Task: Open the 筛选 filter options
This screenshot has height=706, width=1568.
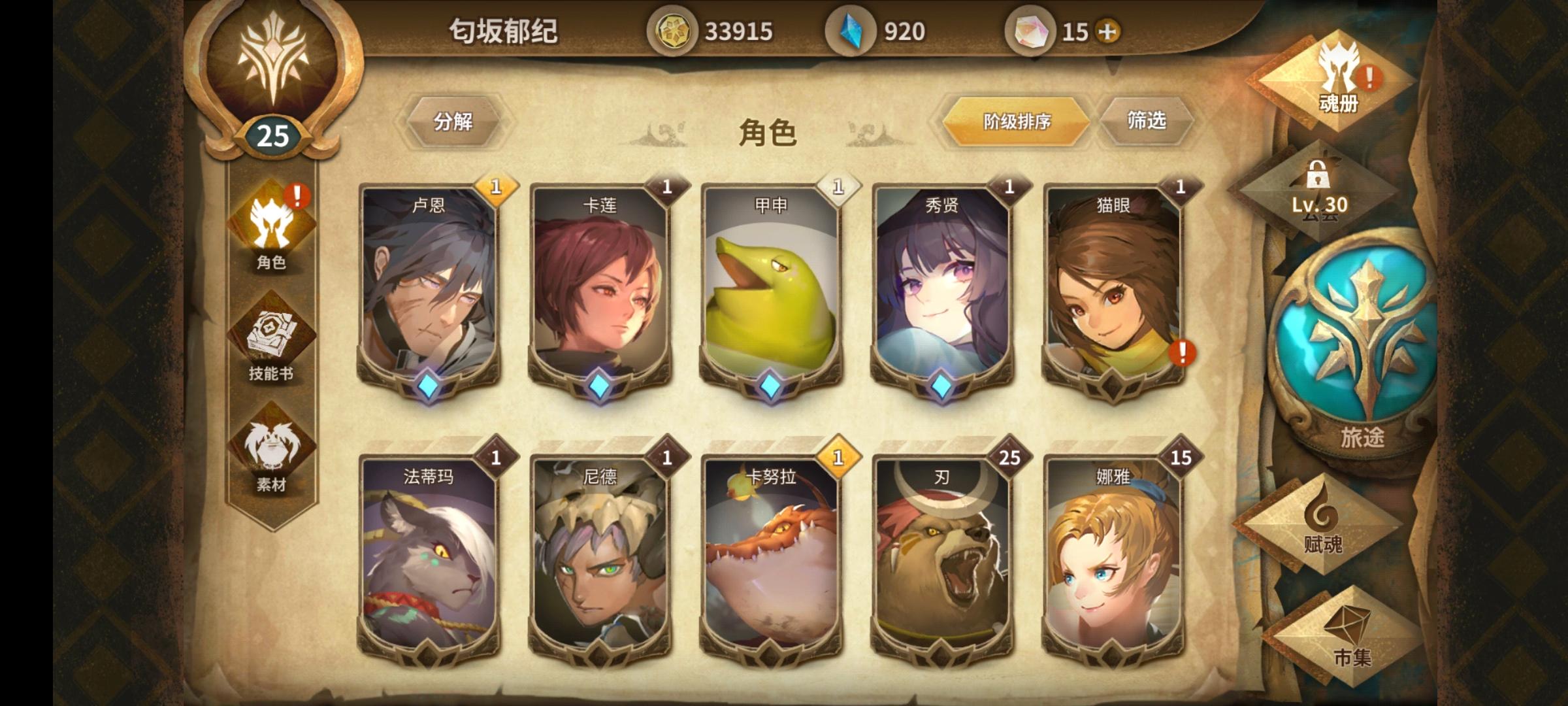Action: pyautogui.click(x=1149, y=121)
